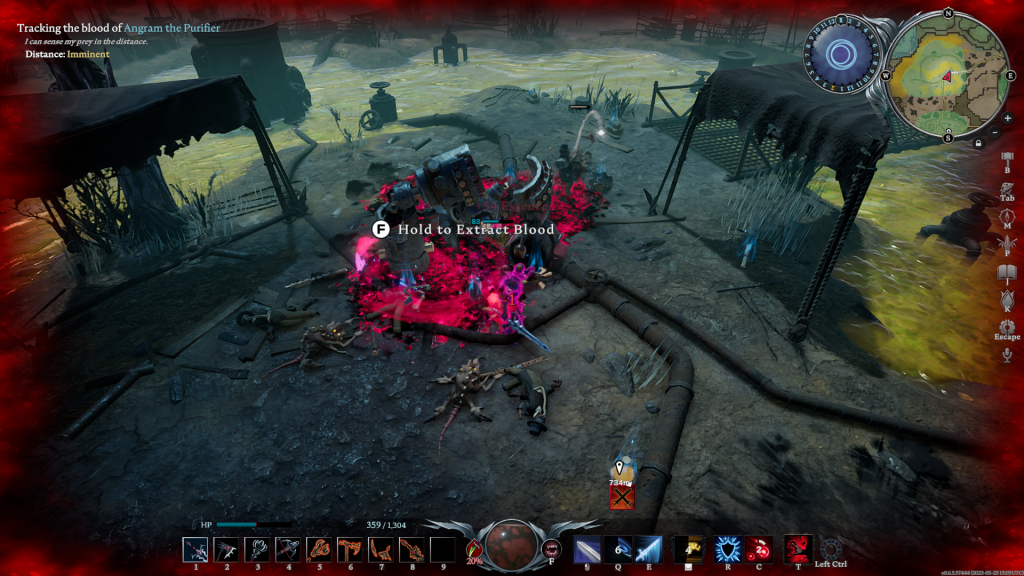Open the clan P icon

pyautogui.click(x=1007, y=243)
